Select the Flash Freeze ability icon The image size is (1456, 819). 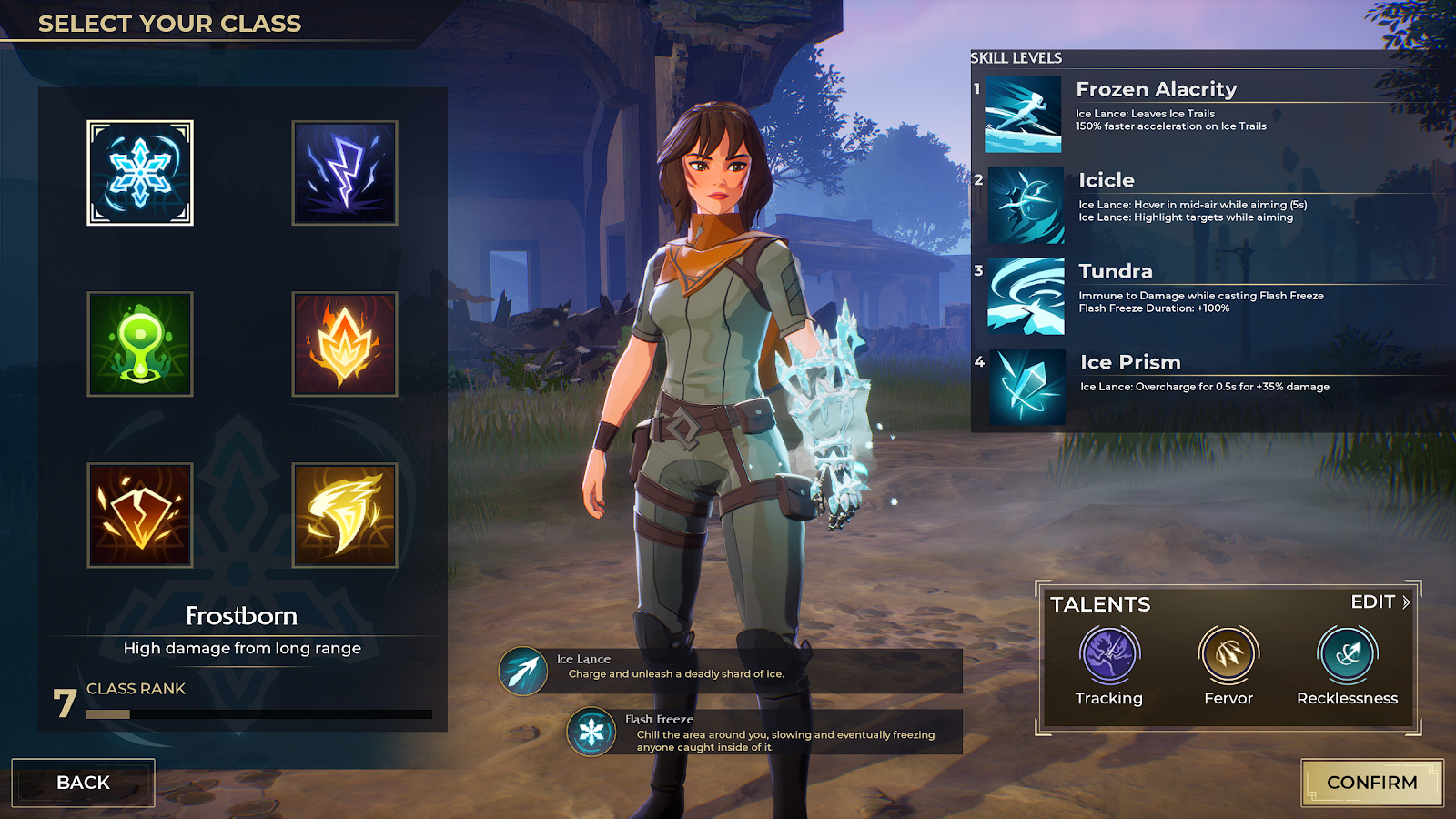(x=591, y=732)
